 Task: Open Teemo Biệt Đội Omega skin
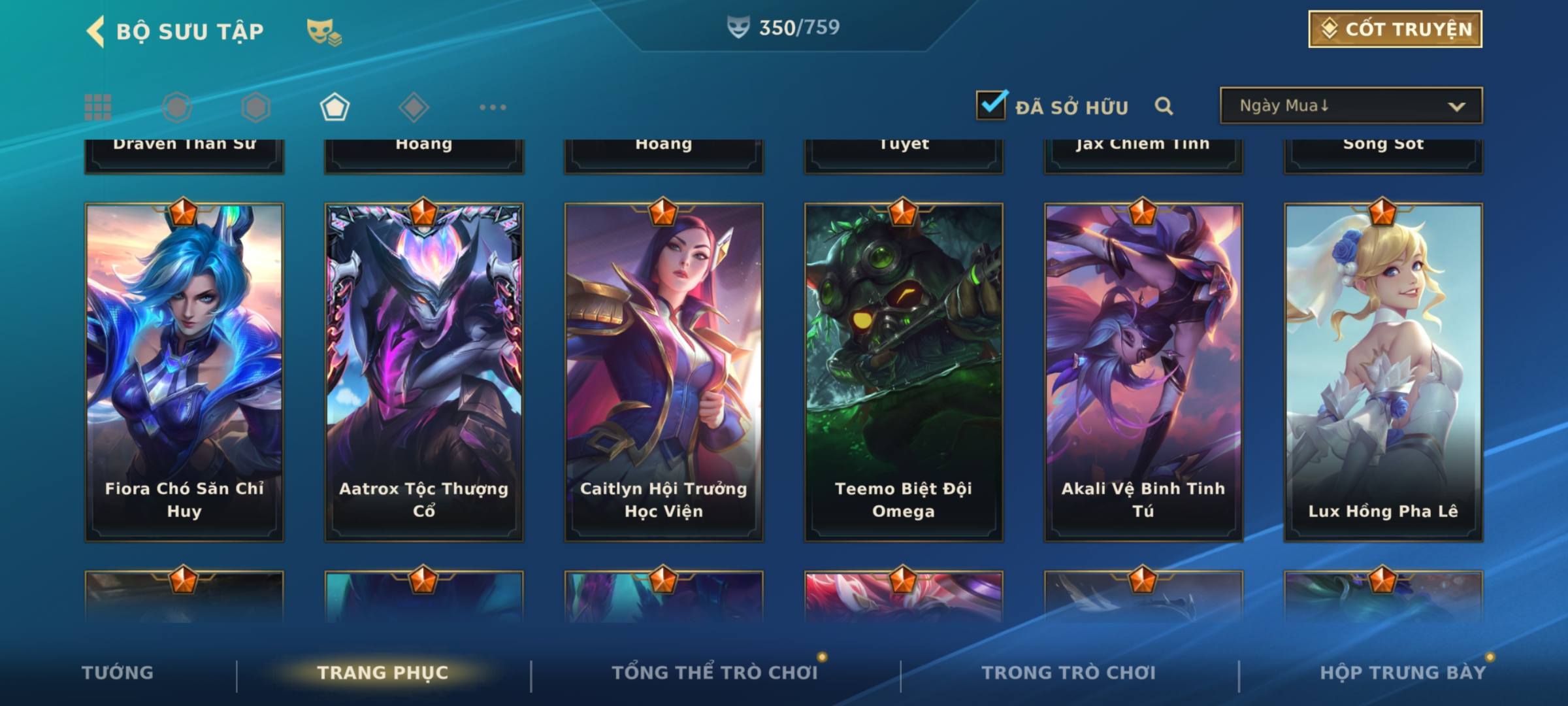click(x=904, y=373)
